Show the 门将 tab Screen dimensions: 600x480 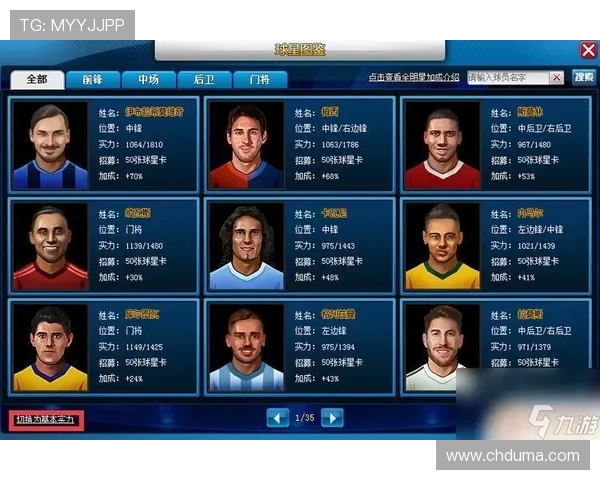point(259,79)
